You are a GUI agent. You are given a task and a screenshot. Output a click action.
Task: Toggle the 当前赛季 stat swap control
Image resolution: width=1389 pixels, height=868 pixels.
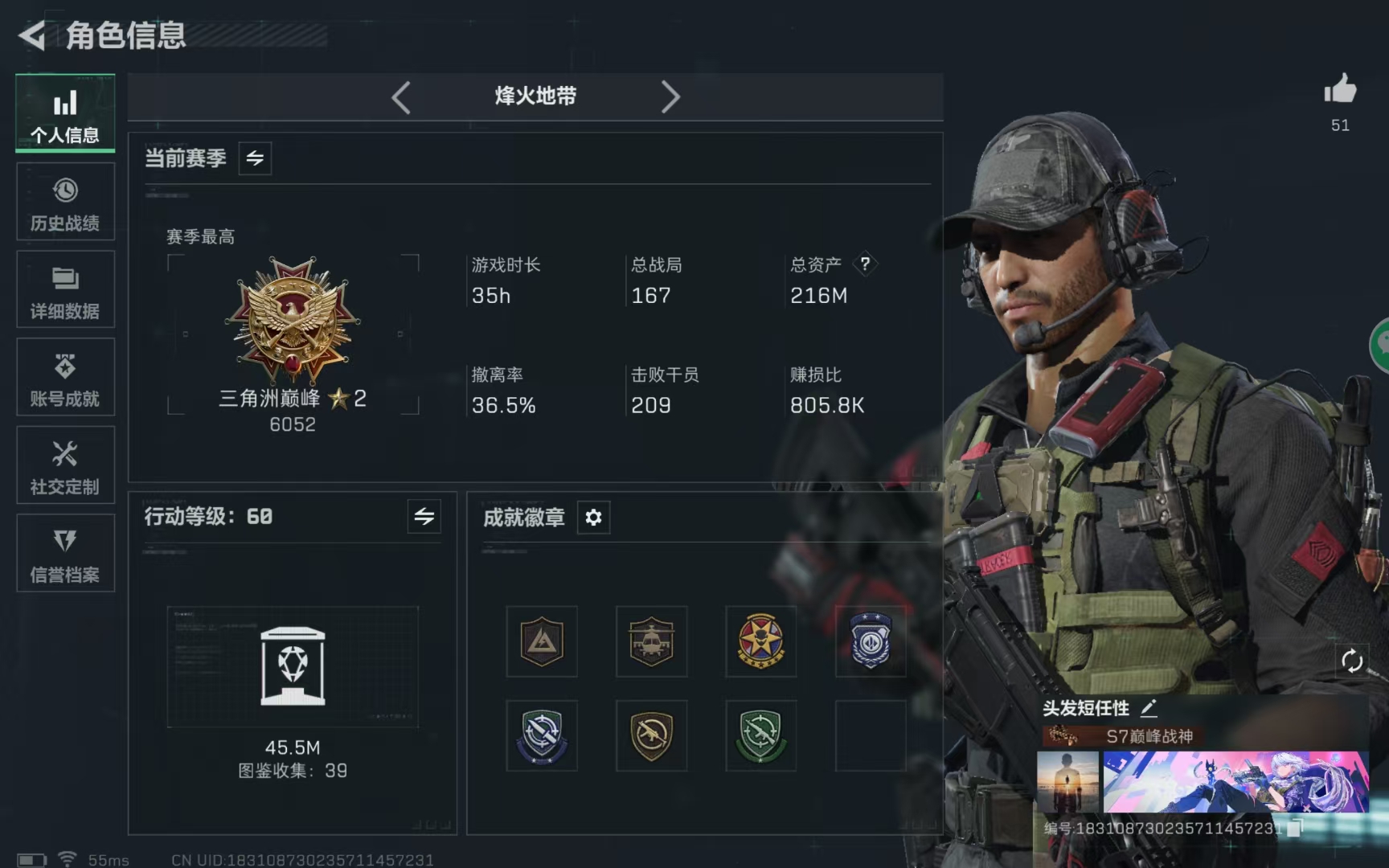tap(255, 158)
